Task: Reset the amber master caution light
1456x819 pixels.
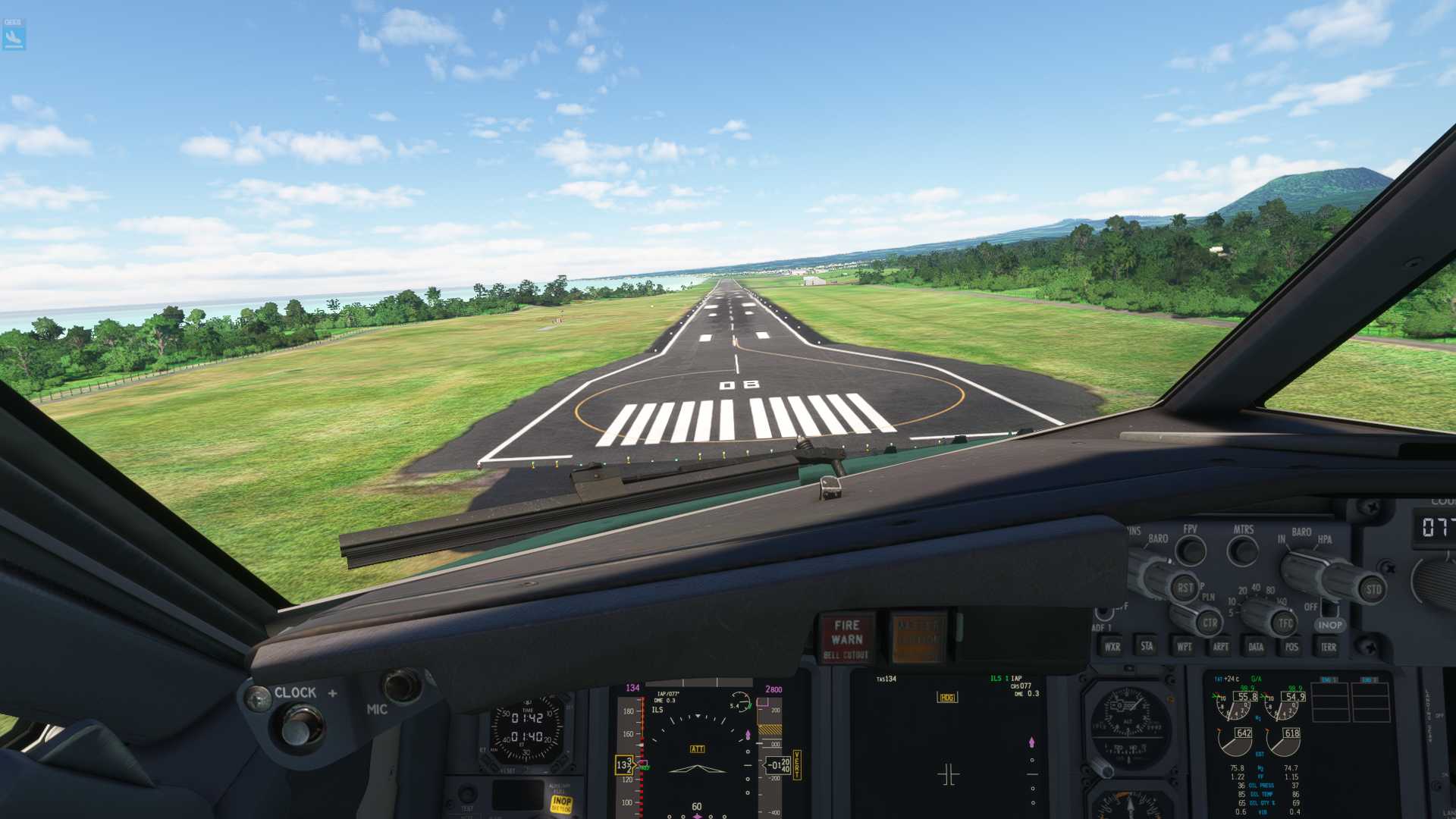Action: coord(918,637)
